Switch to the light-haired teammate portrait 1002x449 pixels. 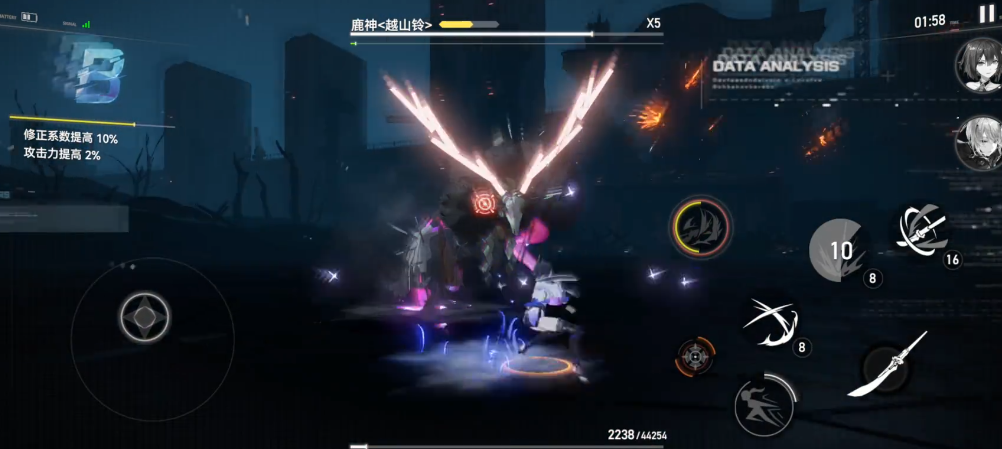978,143
